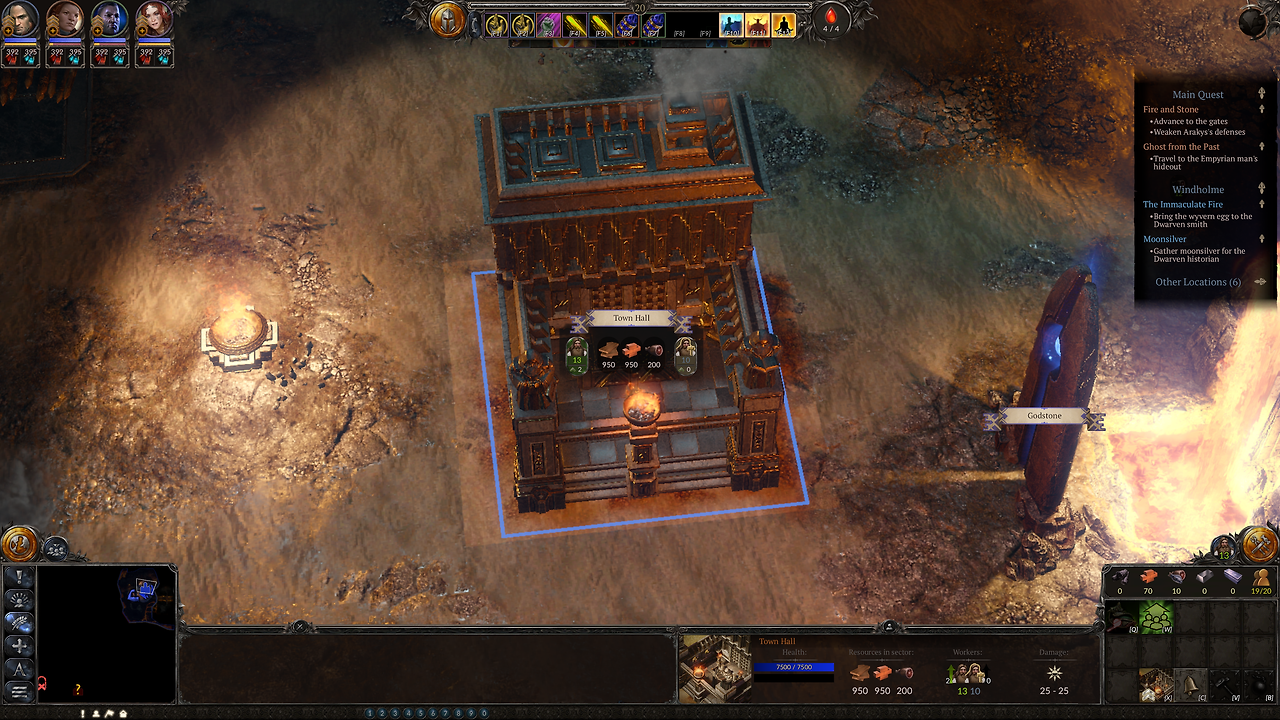Activate the green workers command icon
Screen dimensions: 1280x720
(1156, 619)
